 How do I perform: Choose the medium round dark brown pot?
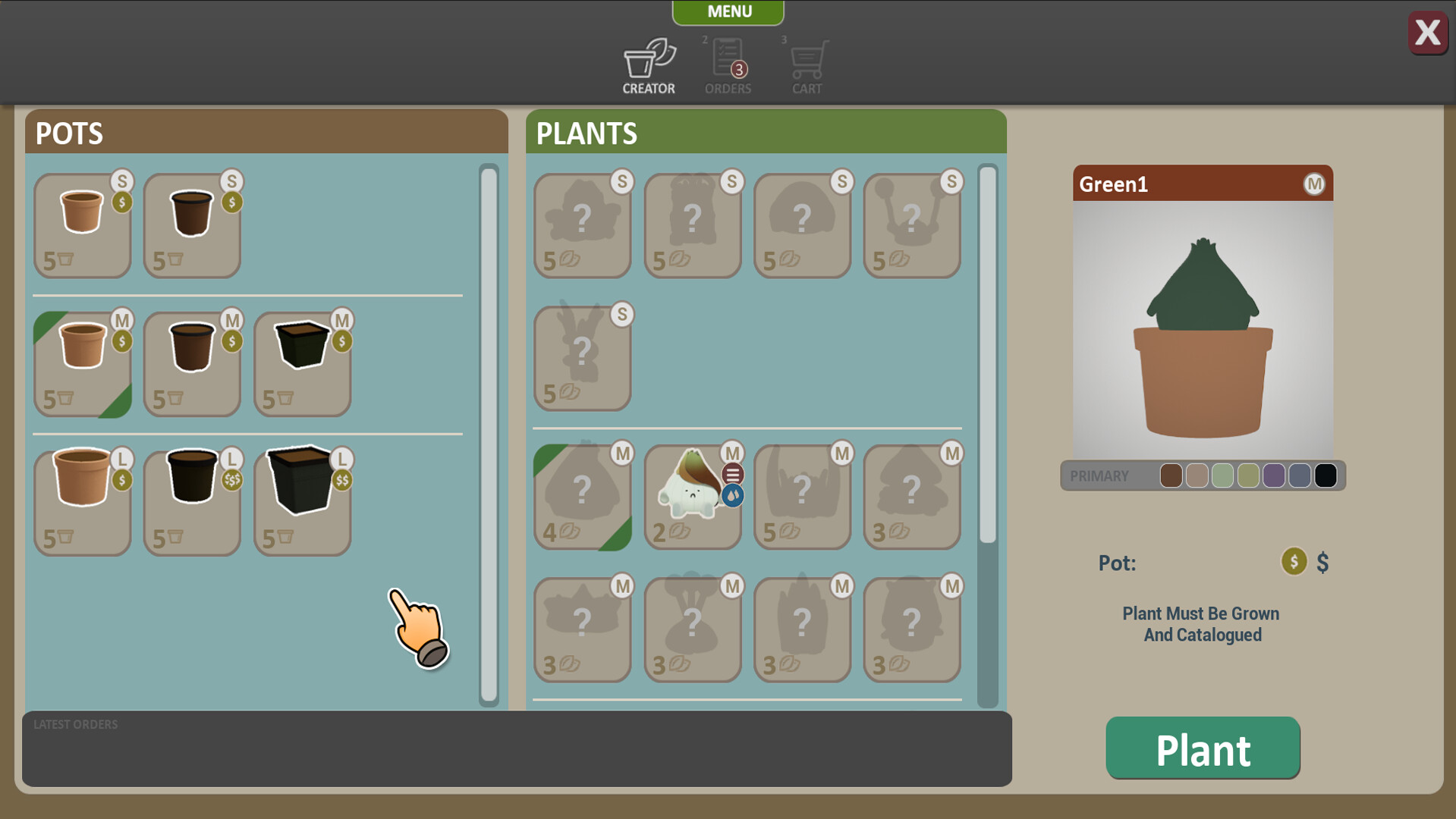(x=192, y=364)
